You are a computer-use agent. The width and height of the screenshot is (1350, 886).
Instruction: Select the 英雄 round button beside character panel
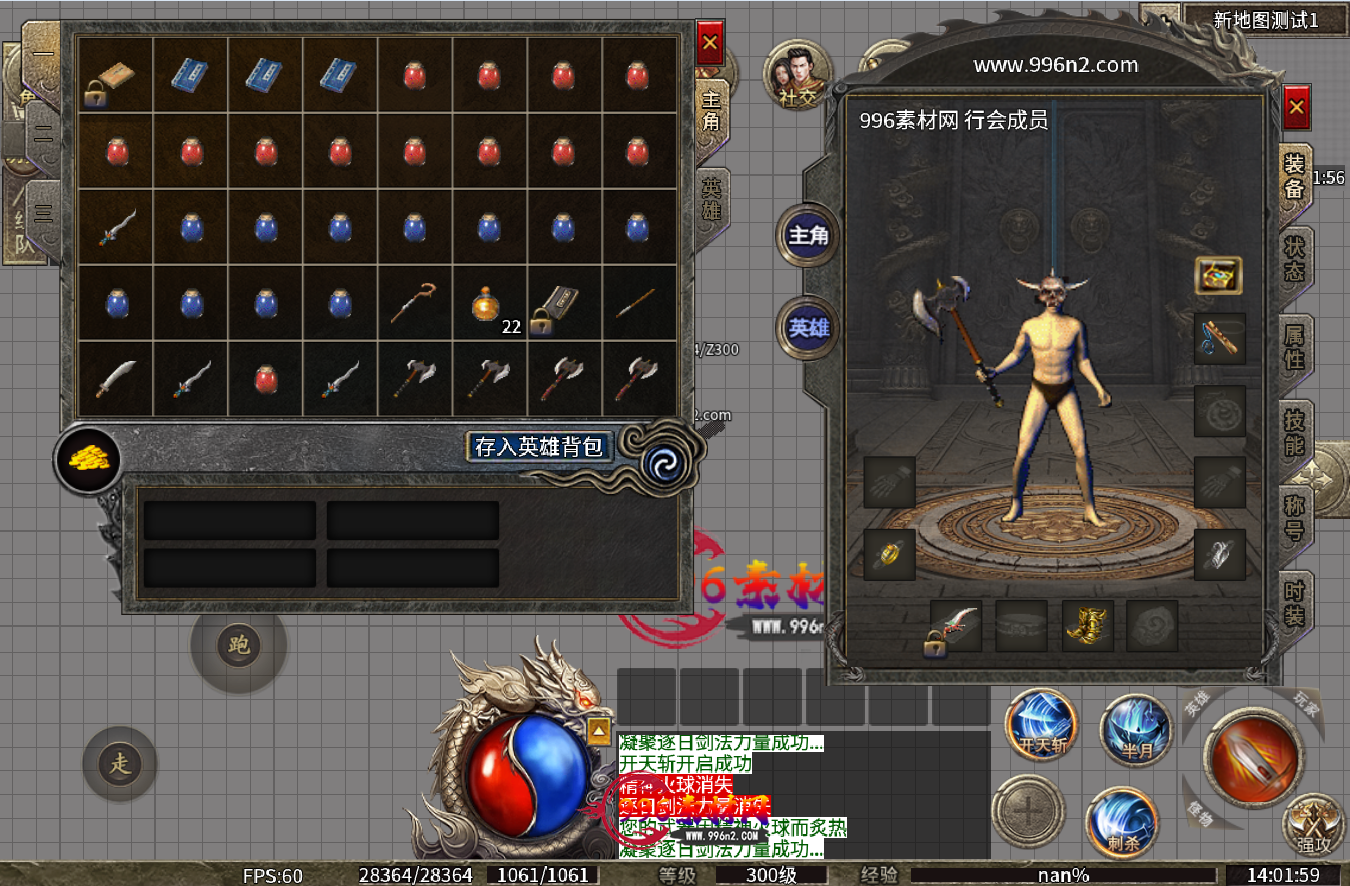coord(809,327)
